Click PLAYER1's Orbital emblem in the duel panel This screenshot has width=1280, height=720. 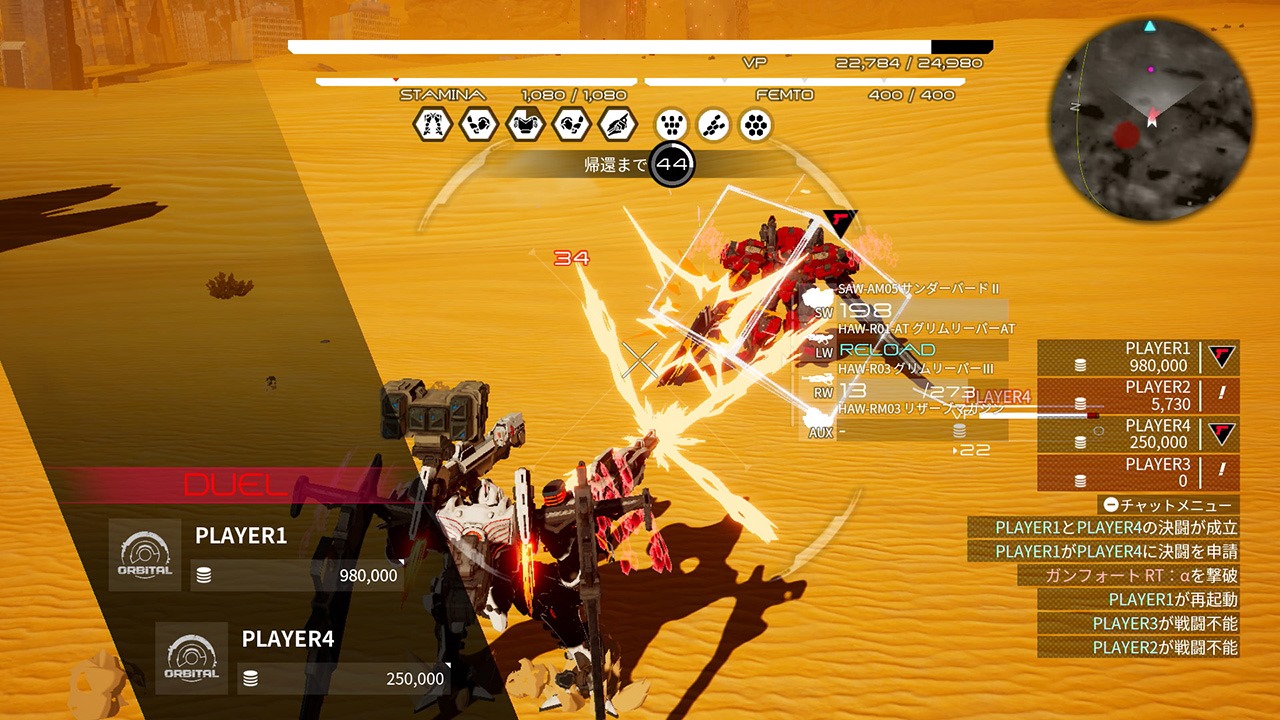[145, 555]
